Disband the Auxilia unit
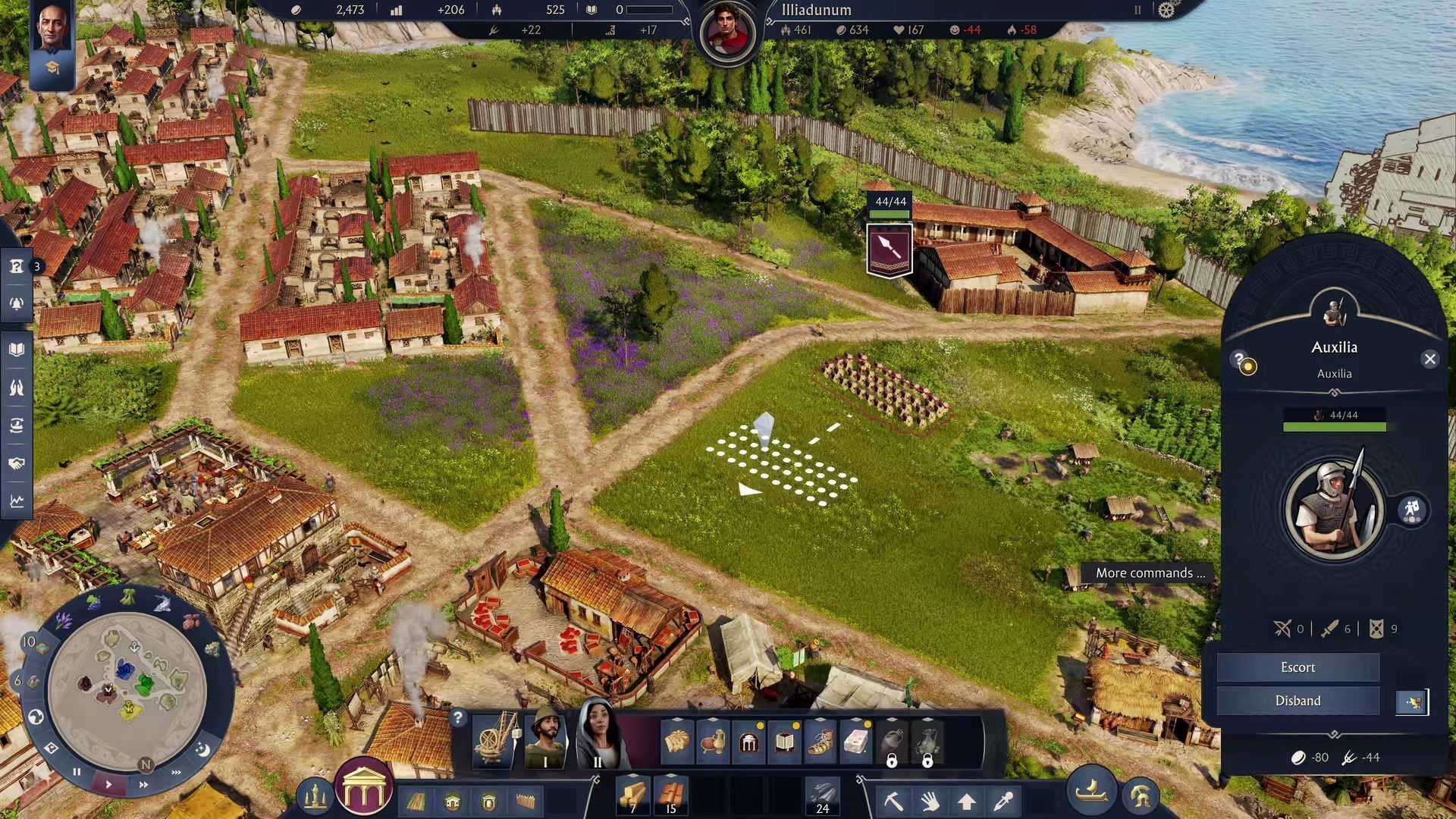Viewport: 1456px width, 819px height. click(1298, 701)
